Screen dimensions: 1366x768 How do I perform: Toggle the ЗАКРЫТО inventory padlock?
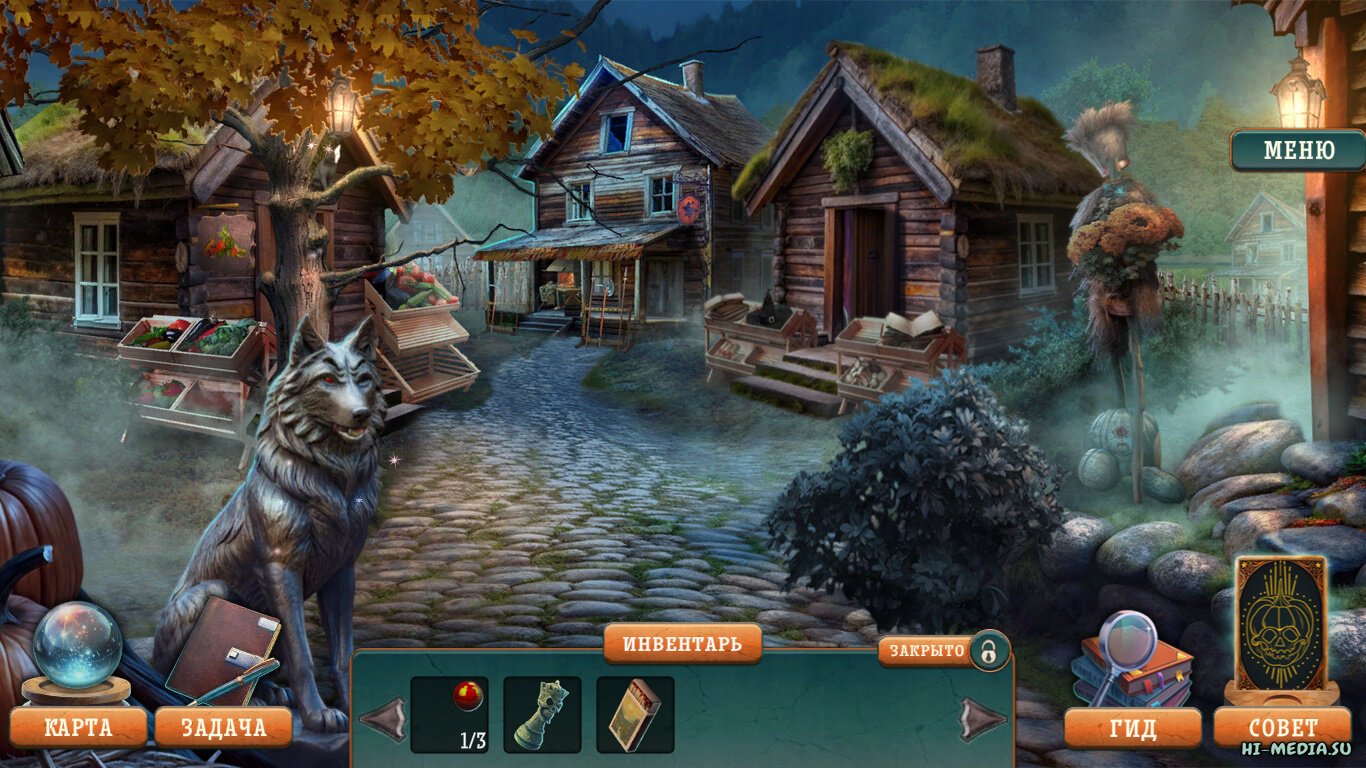click(988, 651)
